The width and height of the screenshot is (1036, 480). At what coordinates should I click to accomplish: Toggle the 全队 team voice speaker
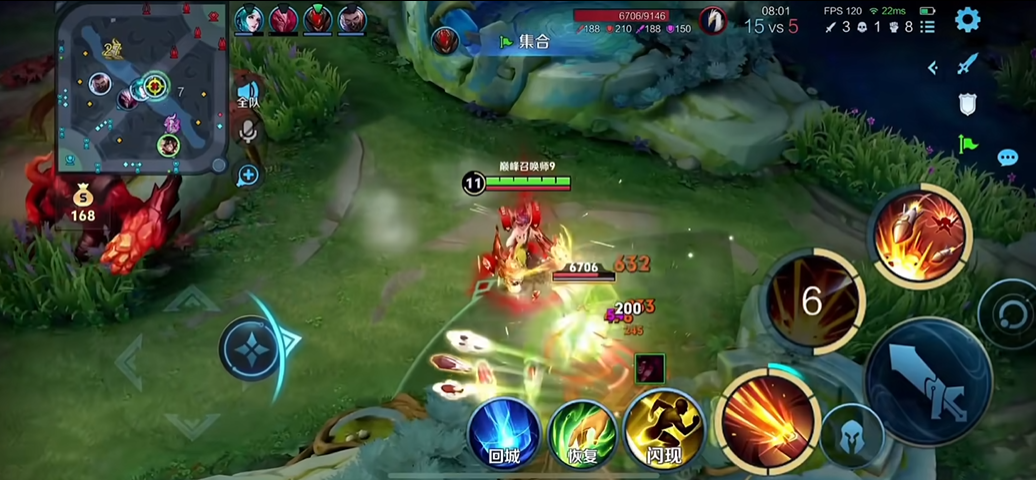point(248,95)
